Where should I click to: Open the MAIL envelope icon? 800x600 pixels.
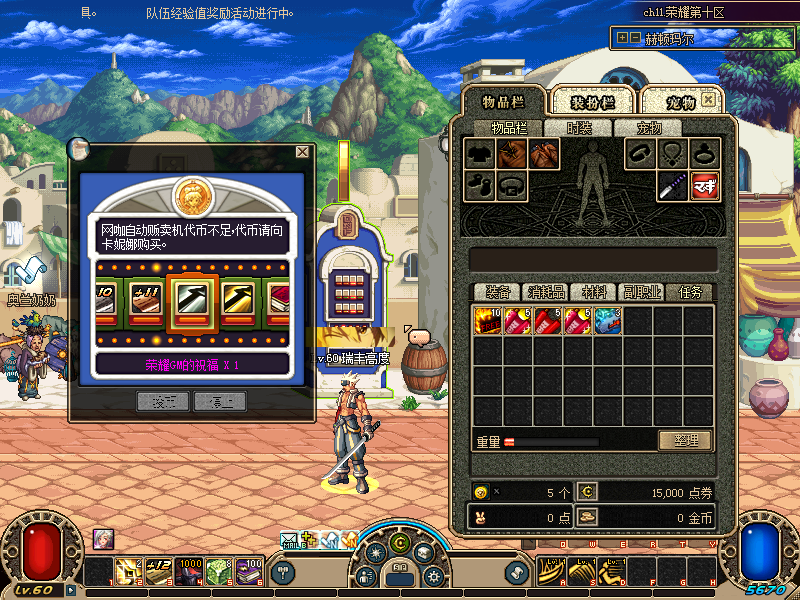tap(291, 541)
